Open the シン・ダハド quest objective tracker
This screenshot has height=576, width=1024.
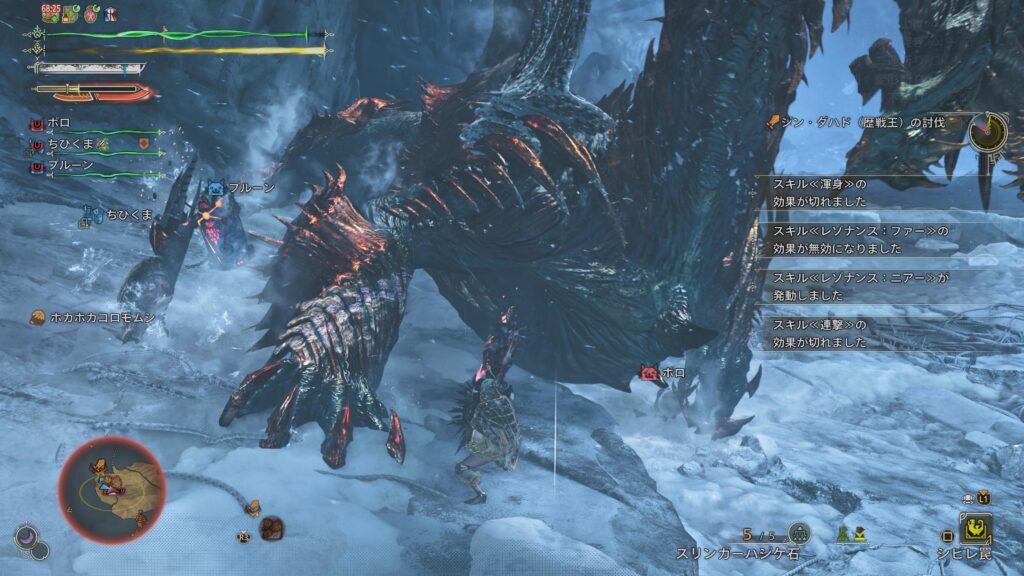(858, 122)
